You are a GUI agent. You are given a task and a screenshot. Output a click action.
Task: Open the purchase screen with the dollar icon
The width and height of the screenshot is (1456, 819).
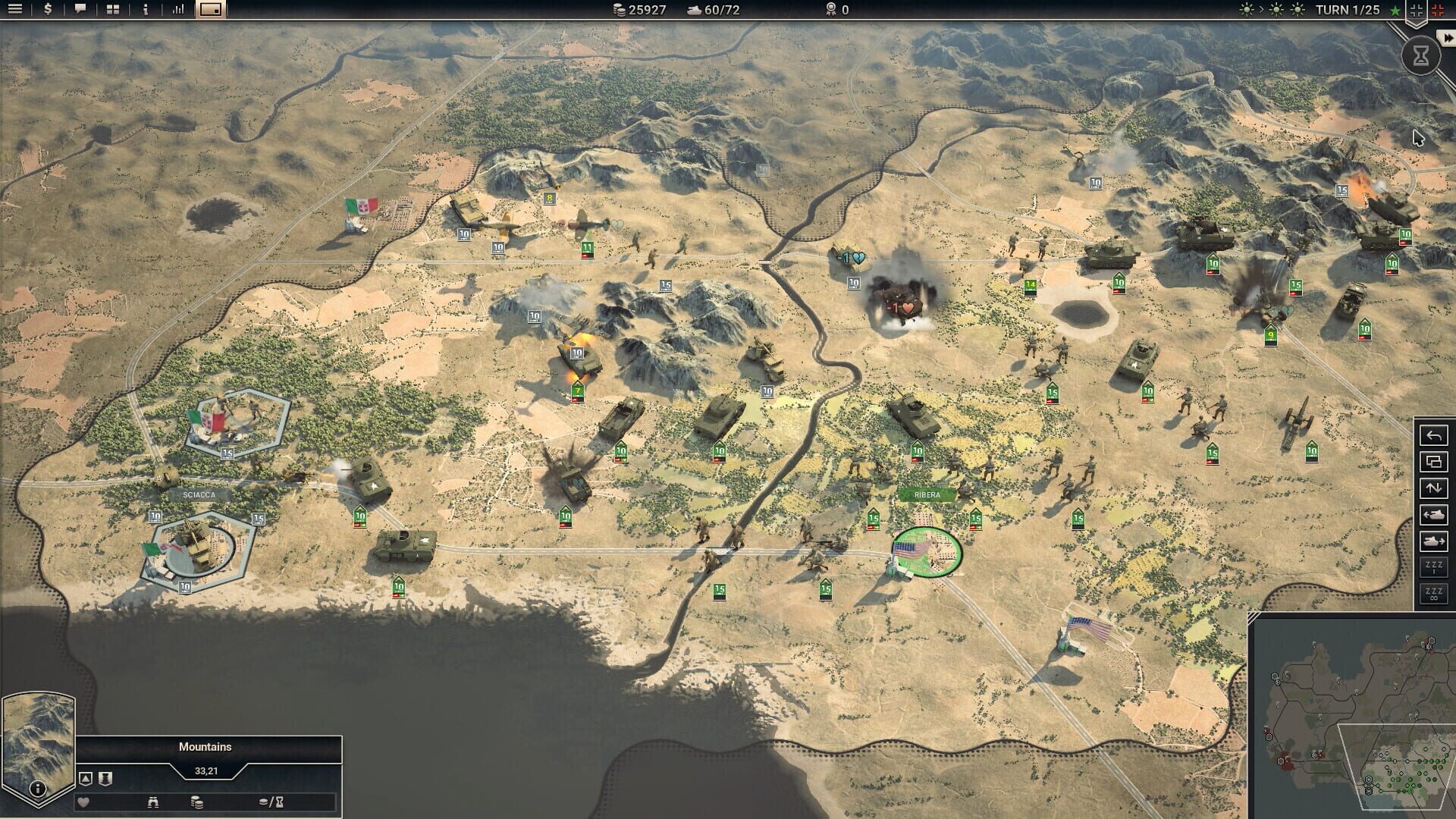[46, 10]
